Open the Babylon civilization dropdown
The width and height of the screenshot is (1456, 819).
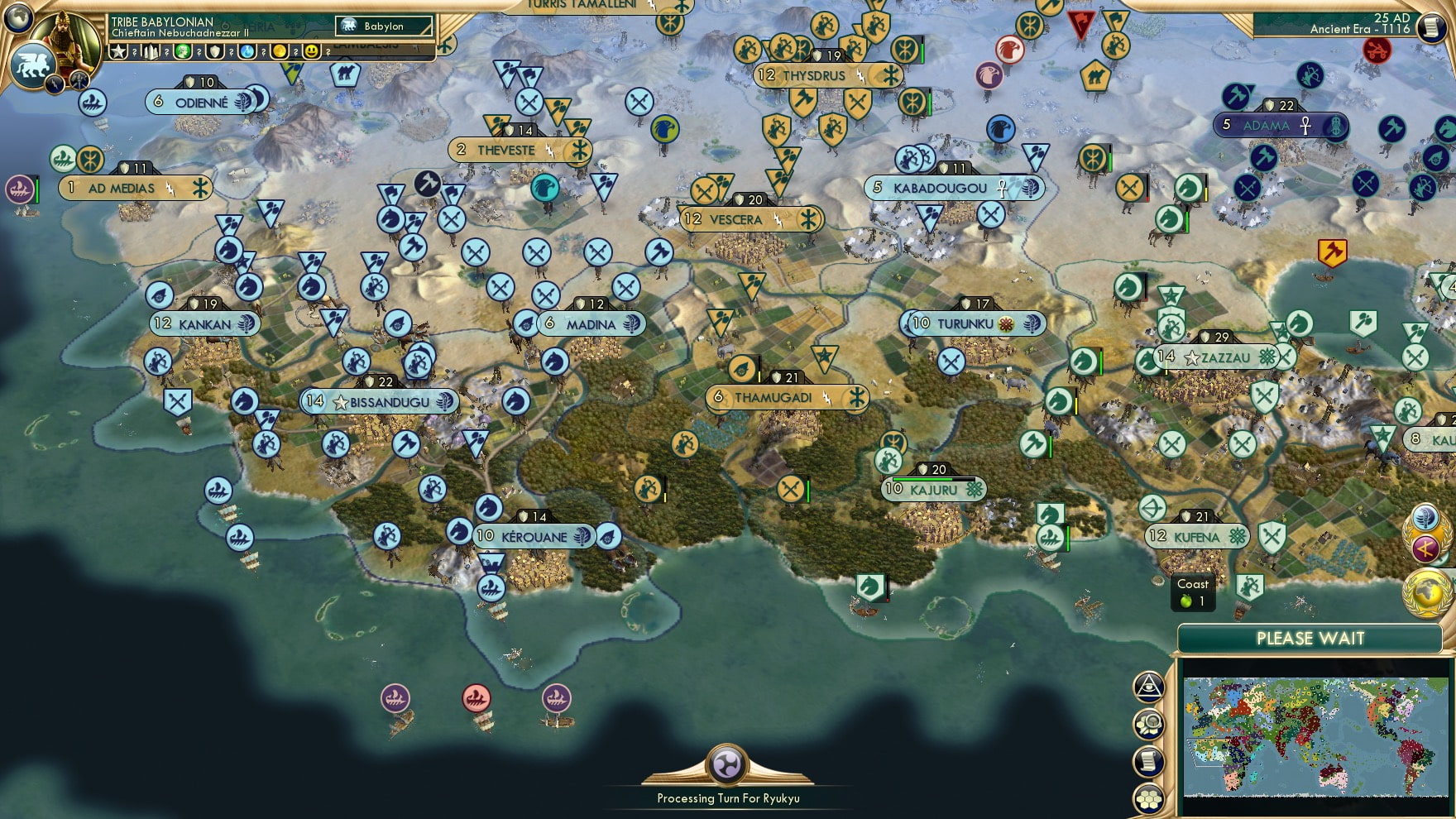coord(382,26)
